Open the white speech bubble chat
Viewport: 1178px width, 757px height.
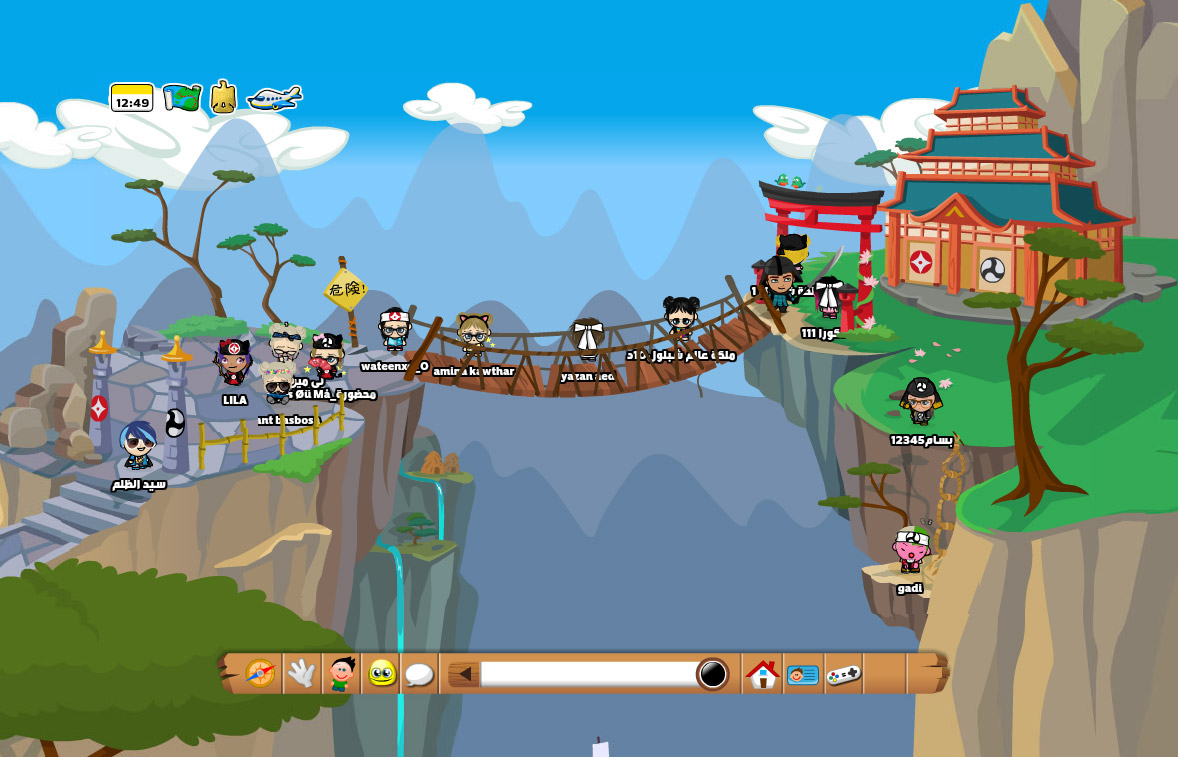(x=419, y=674)
